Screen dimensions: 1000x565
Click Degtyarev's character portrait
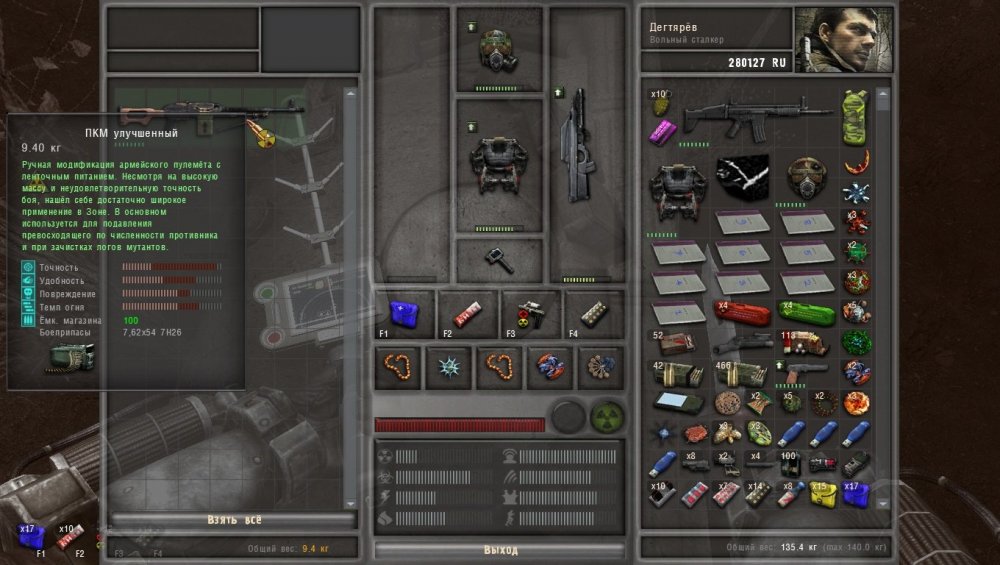pos(833,40)
